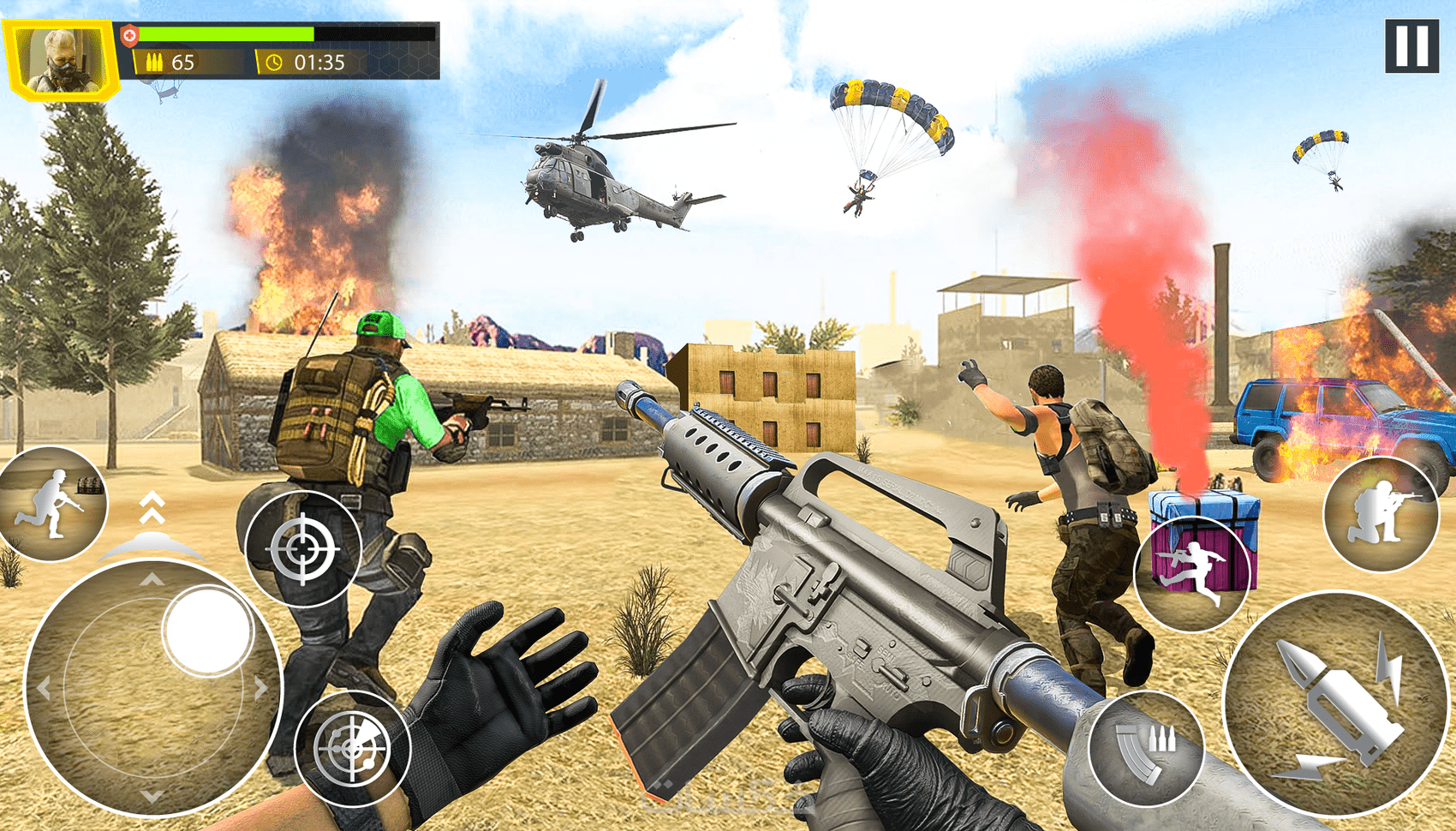This screenshot has height=831, width=1456.
Task: Aim using the crosshair scope button
Action: click(x=303, y=549)
